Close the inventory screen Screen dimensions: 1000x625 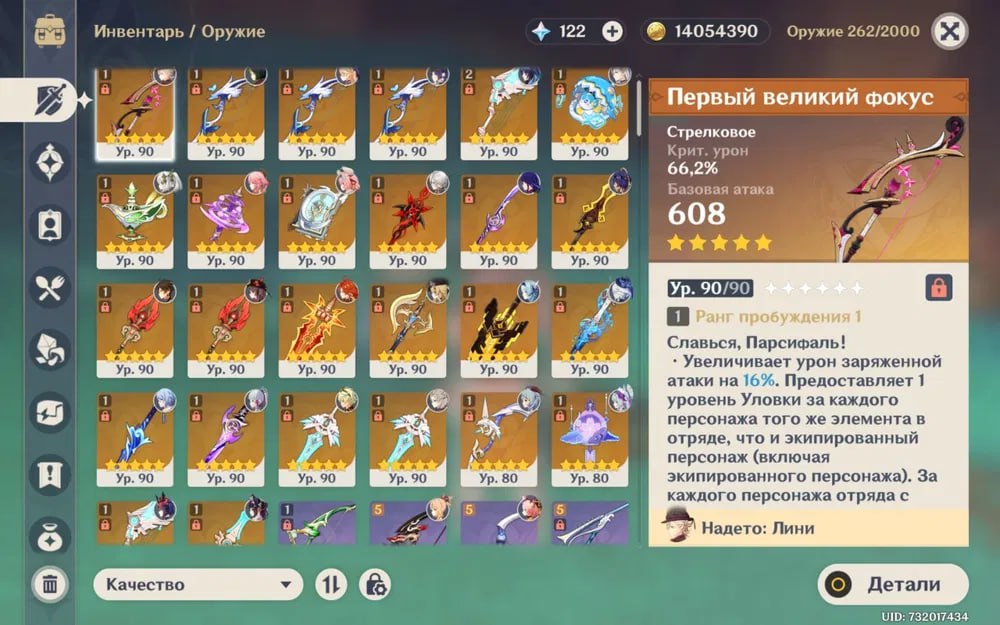949,31
